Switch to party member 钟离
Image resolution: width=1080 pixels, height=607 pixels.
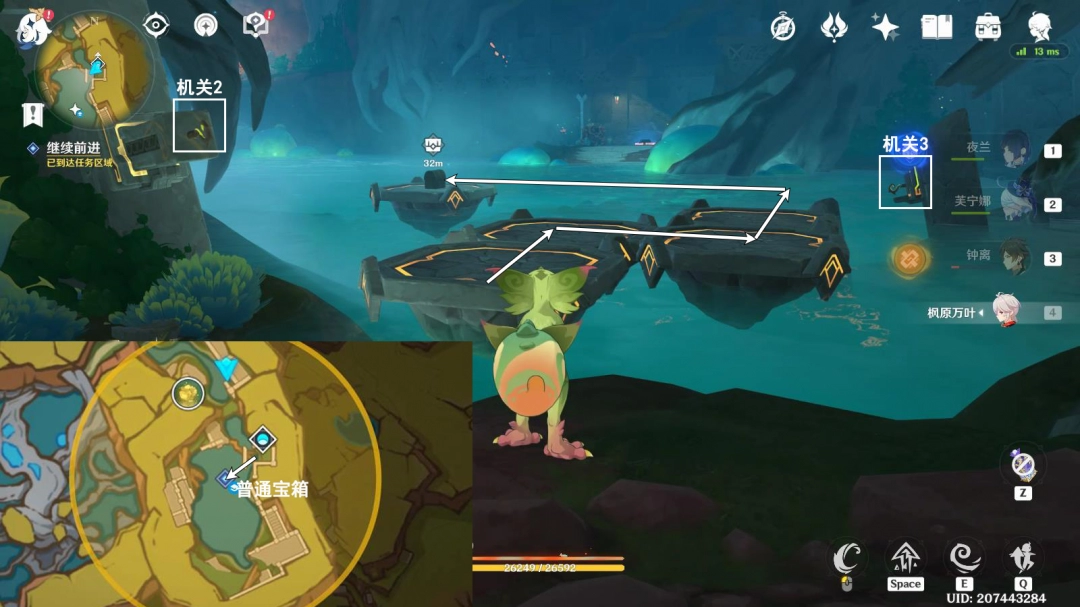[1014, 257]
